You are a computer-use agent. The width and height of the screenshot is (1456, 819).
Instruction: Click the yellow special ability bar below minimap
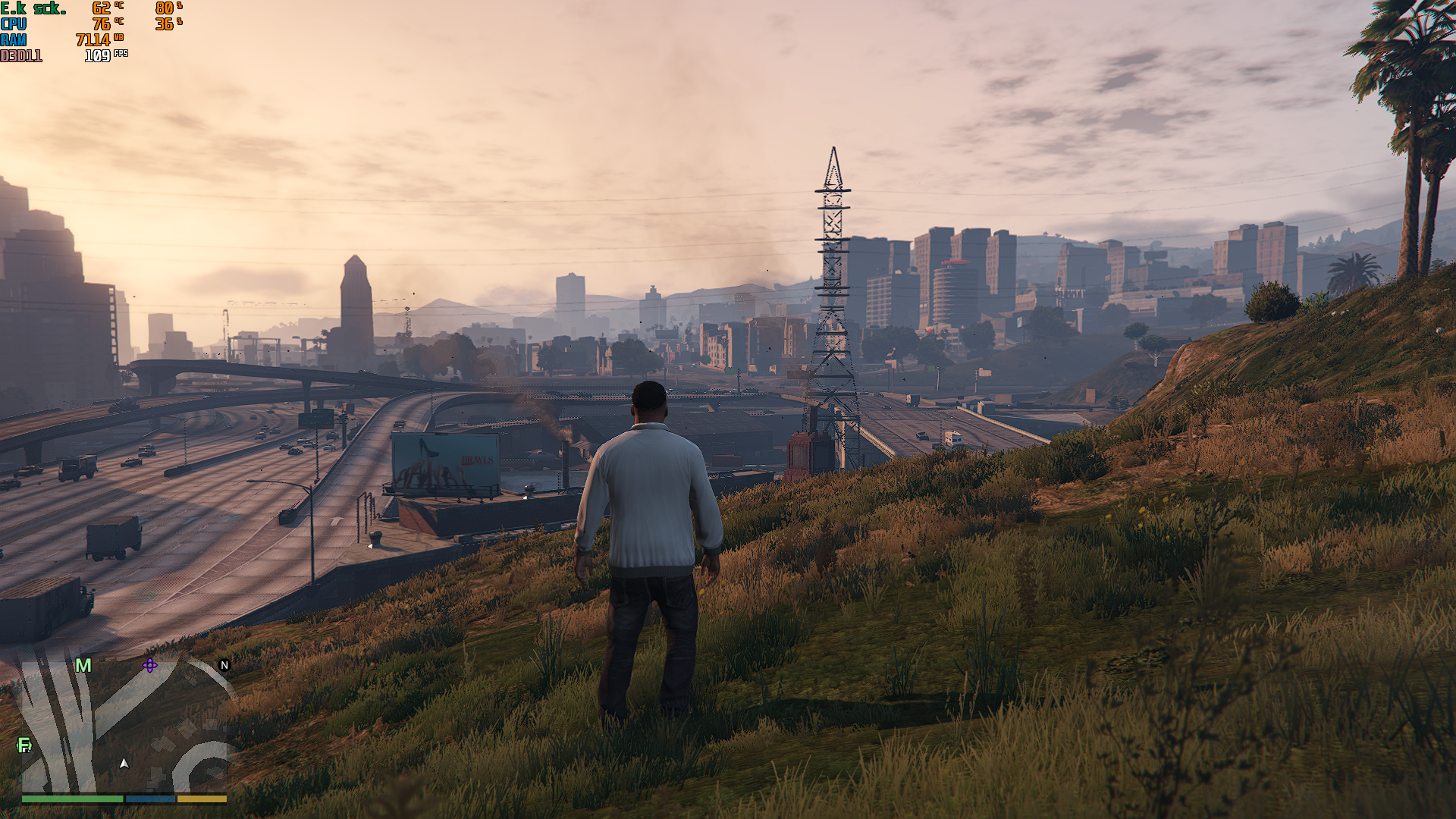pyautogui.click(x=202, y=798)
